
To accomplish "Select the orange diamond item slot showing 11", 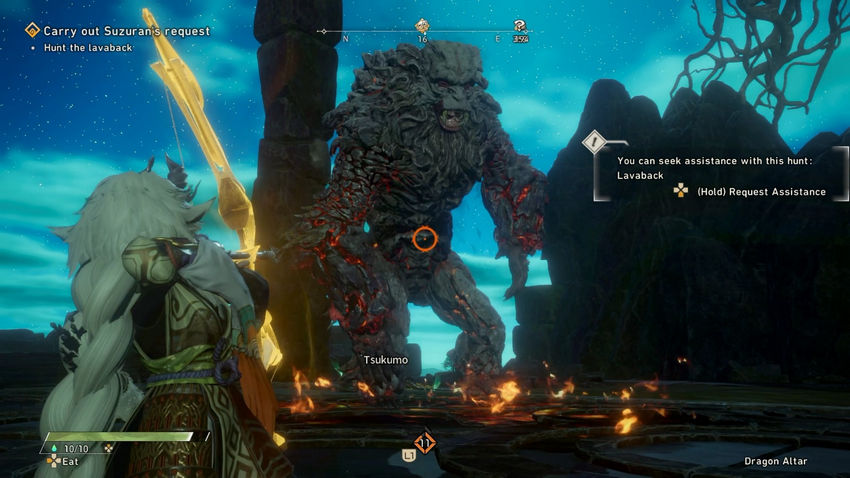I will 425,442.
